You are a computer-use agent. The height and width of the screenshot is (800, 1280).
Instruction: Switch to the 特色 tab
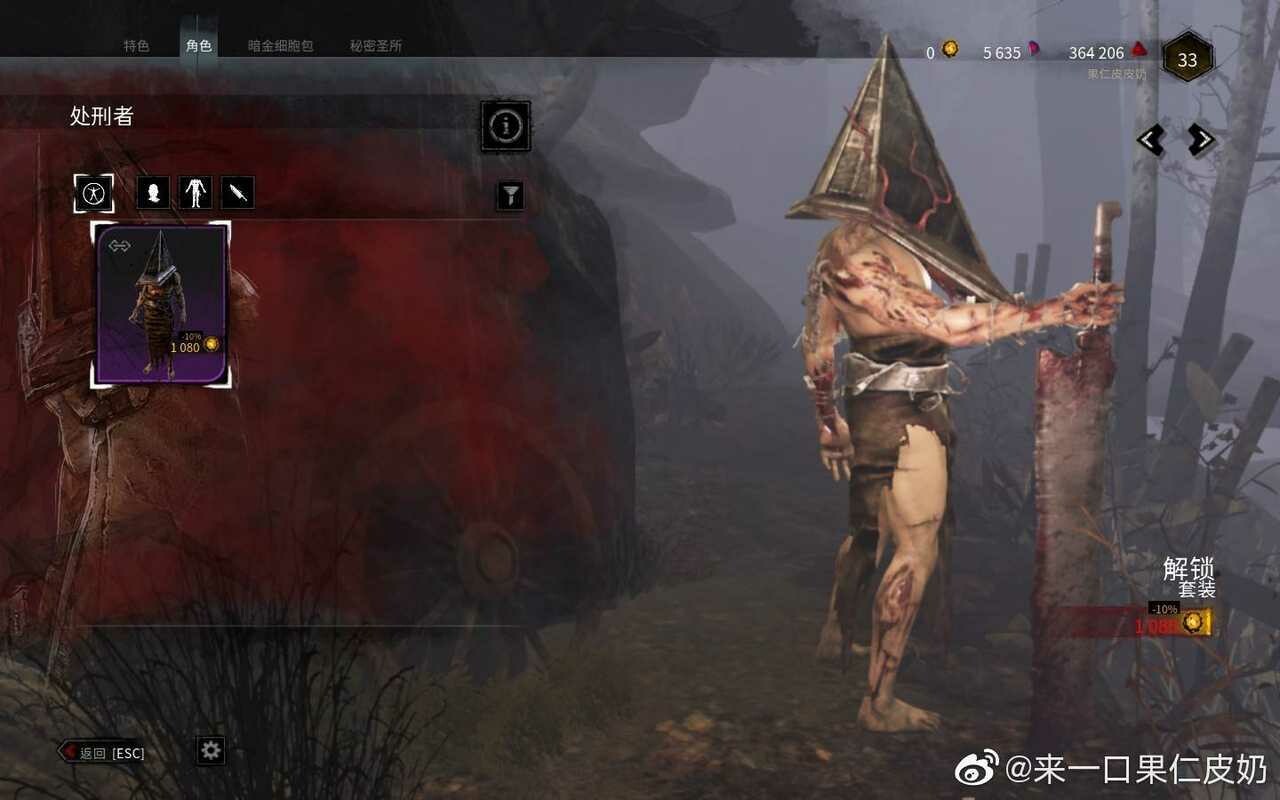point(136,46)
